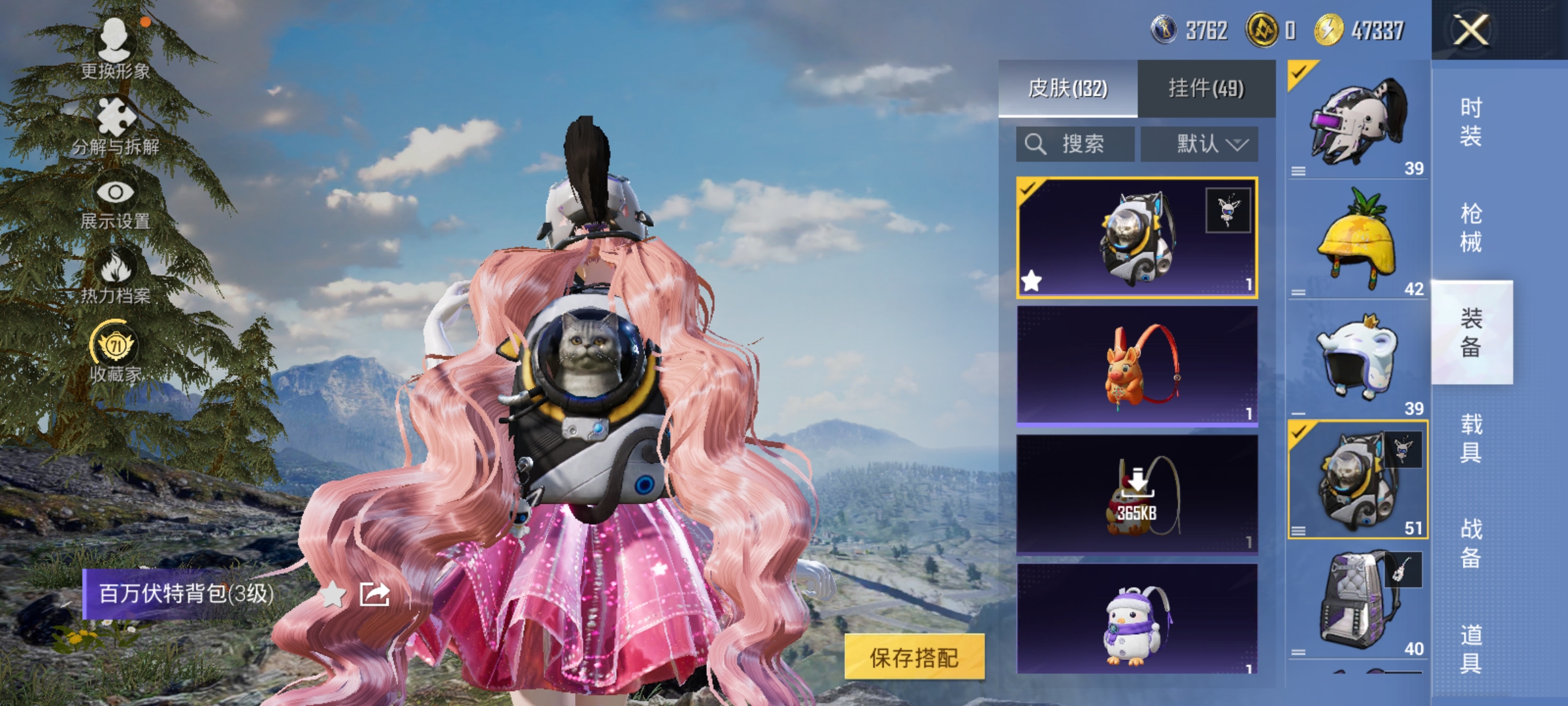Tap the search magnifier in 搜索 bar

point(1037,143)
